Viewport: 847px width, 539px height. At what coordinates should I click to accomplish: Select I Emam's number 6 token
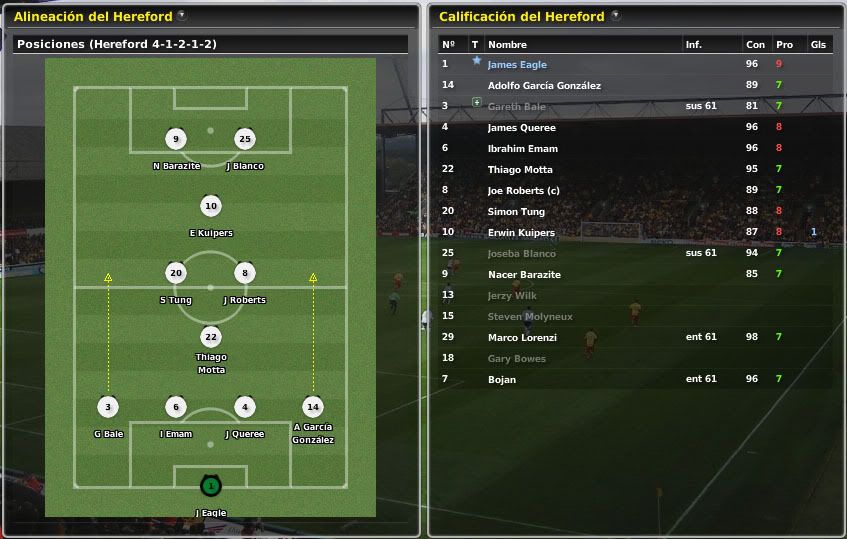(176, 407)
